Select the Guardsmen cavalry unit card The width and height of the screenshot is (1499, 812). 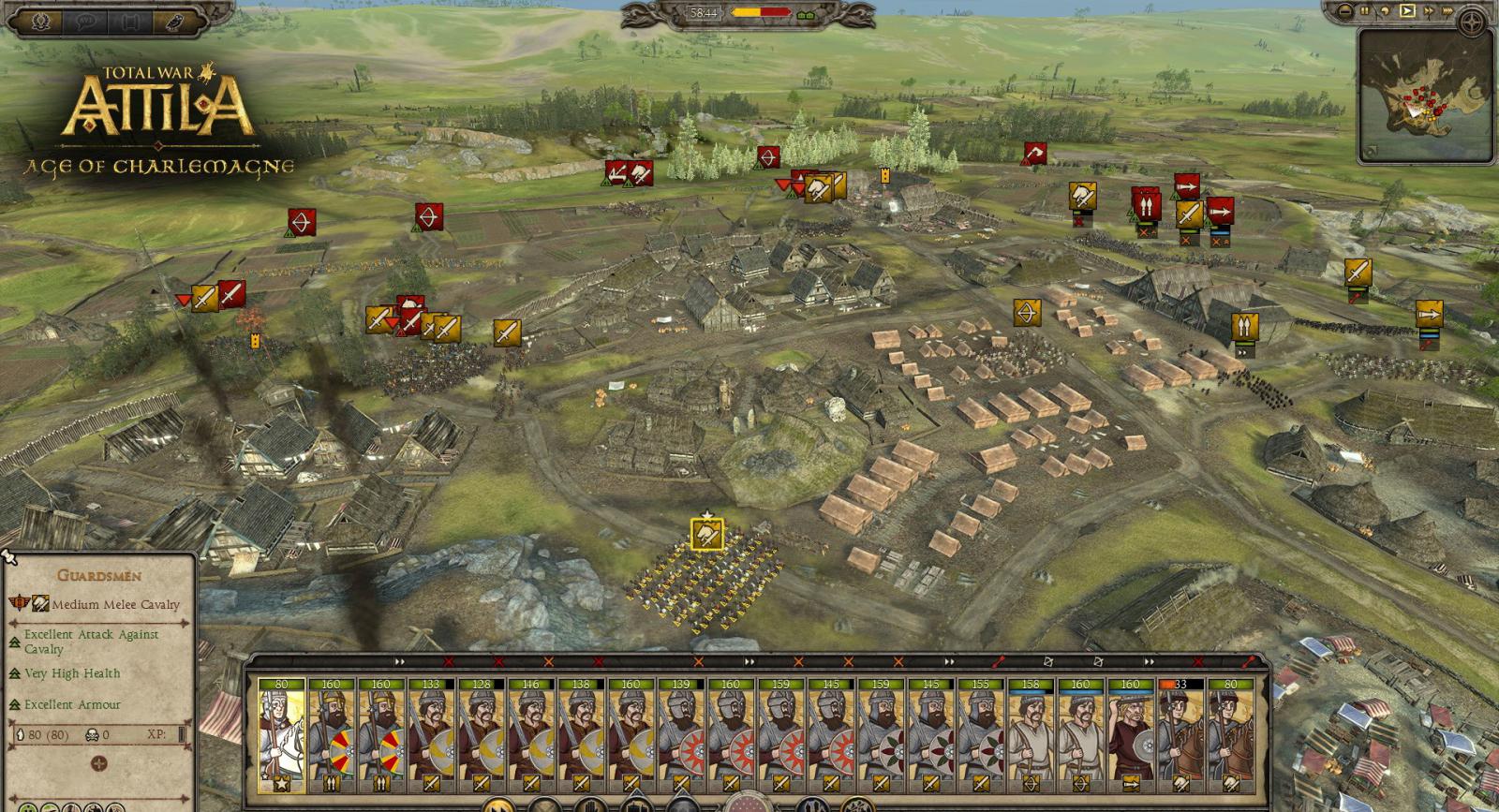280,731
